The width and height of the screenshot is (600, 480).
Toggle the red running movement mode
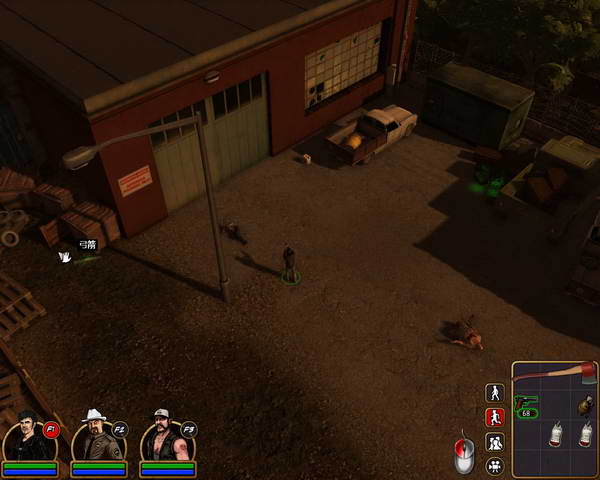pyautogui.click(x=494, y=417)
